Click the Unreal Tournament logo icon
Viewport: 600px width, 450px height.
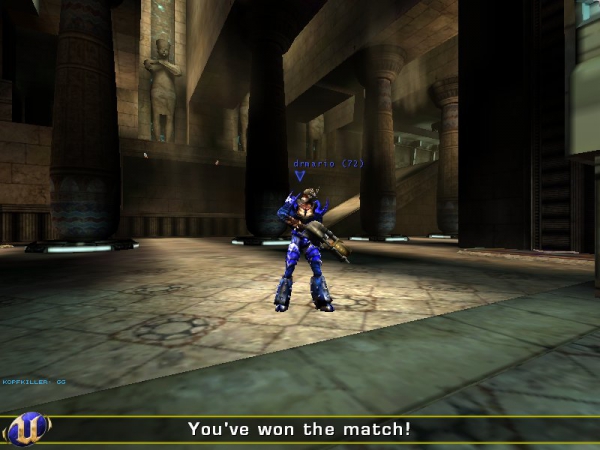coord(27,429)
